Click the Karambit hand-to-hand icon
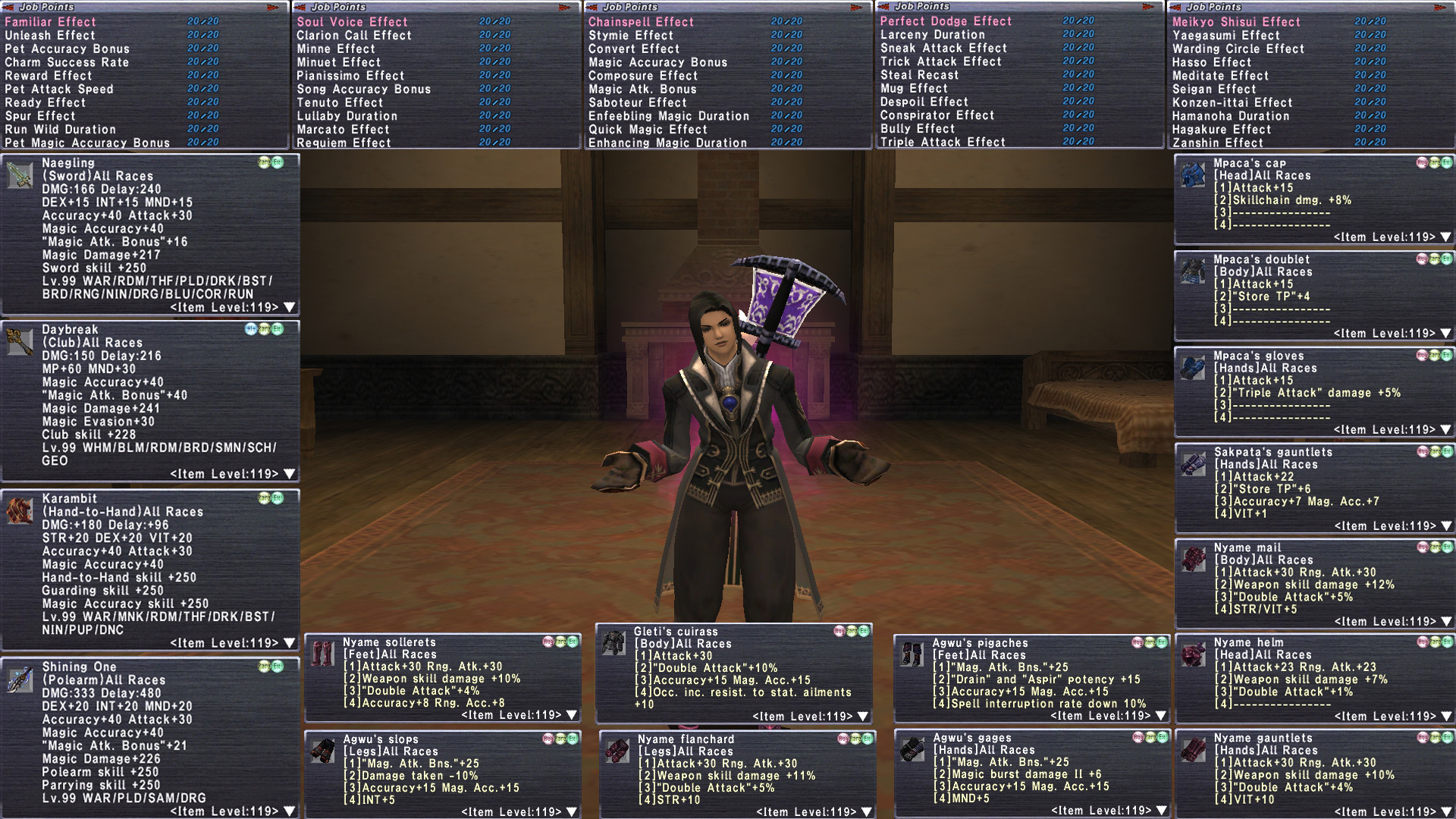The image size is (1456, 819). [x=20, y=511]
